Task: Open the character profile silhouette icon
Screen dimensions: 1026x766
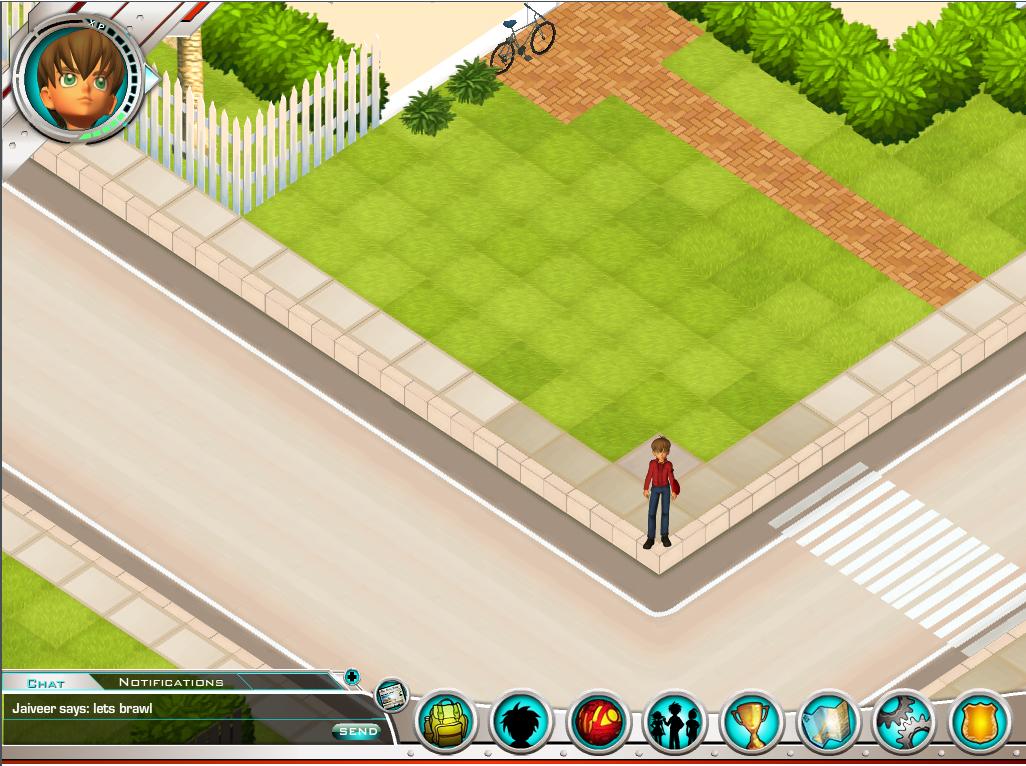Action: (x=521, y=722)
